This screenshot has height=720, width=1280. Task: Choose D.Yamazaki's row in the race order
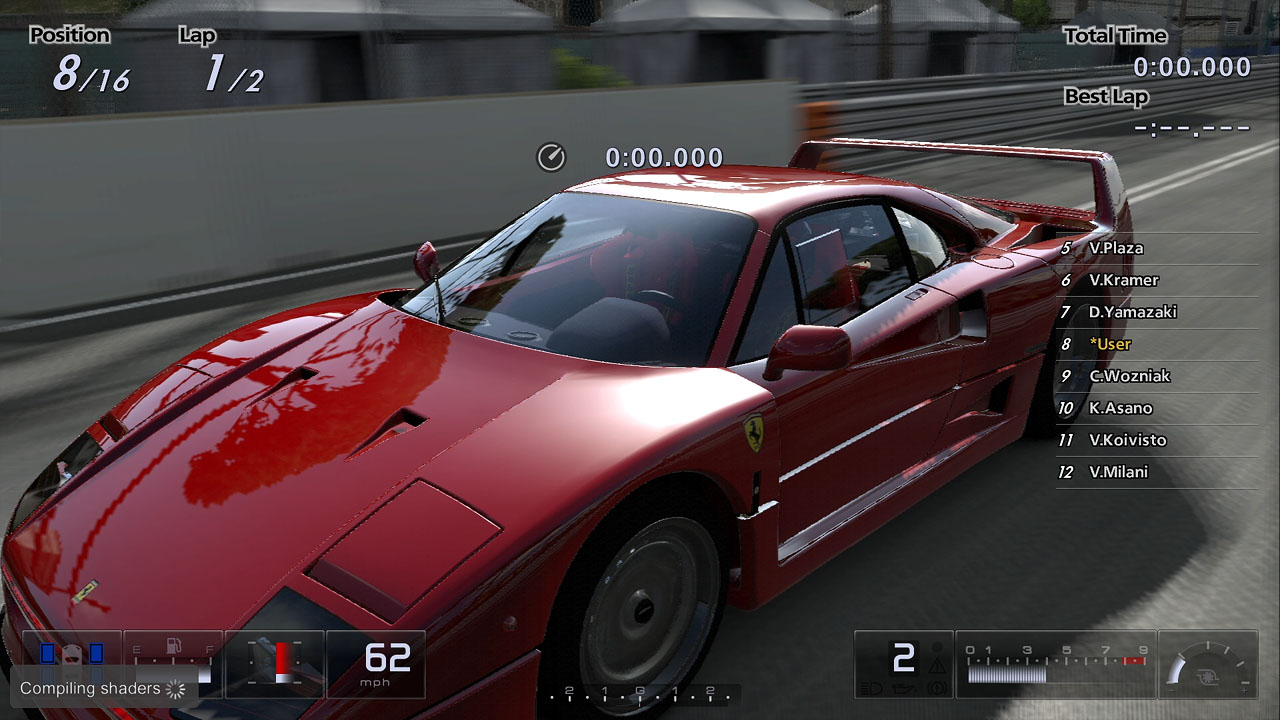pos(1132,312)
